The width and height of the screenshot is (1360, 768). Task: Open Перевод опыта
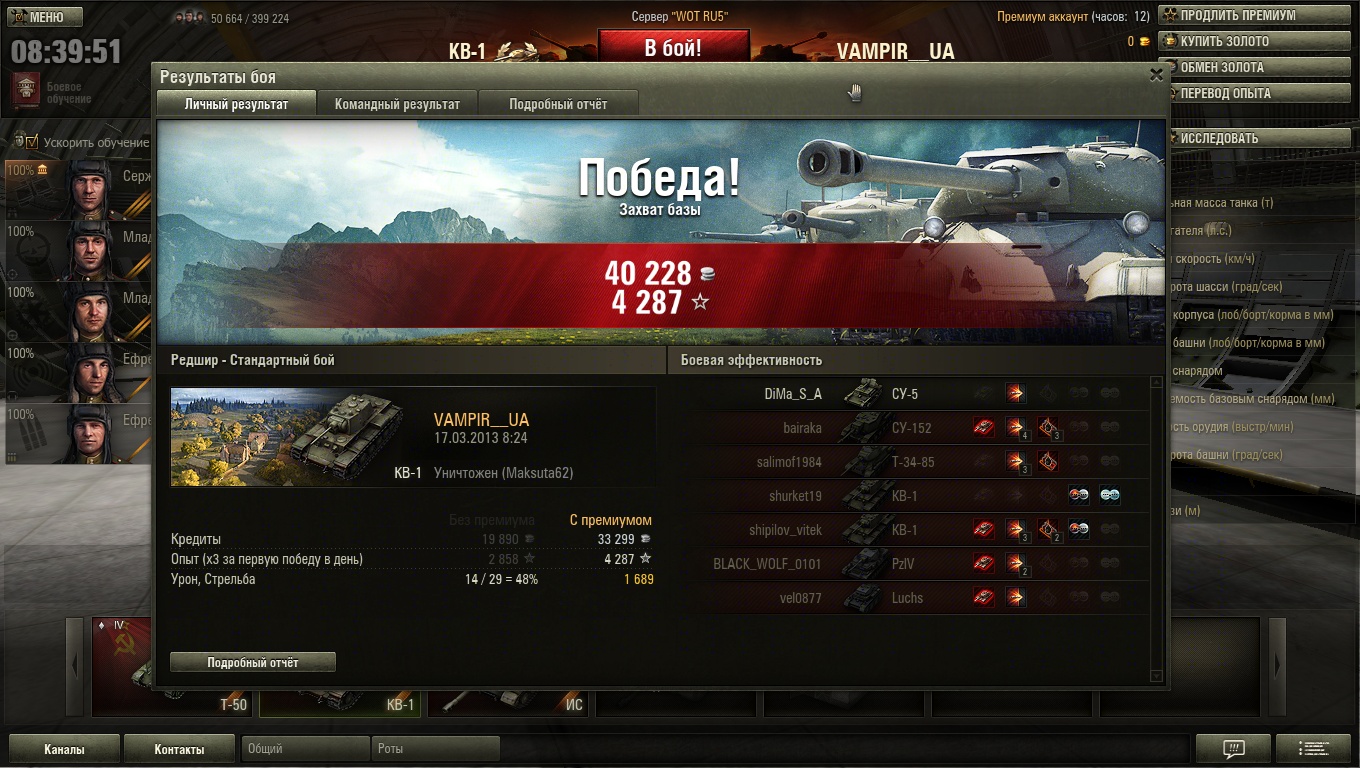(x=1254, y=93)
